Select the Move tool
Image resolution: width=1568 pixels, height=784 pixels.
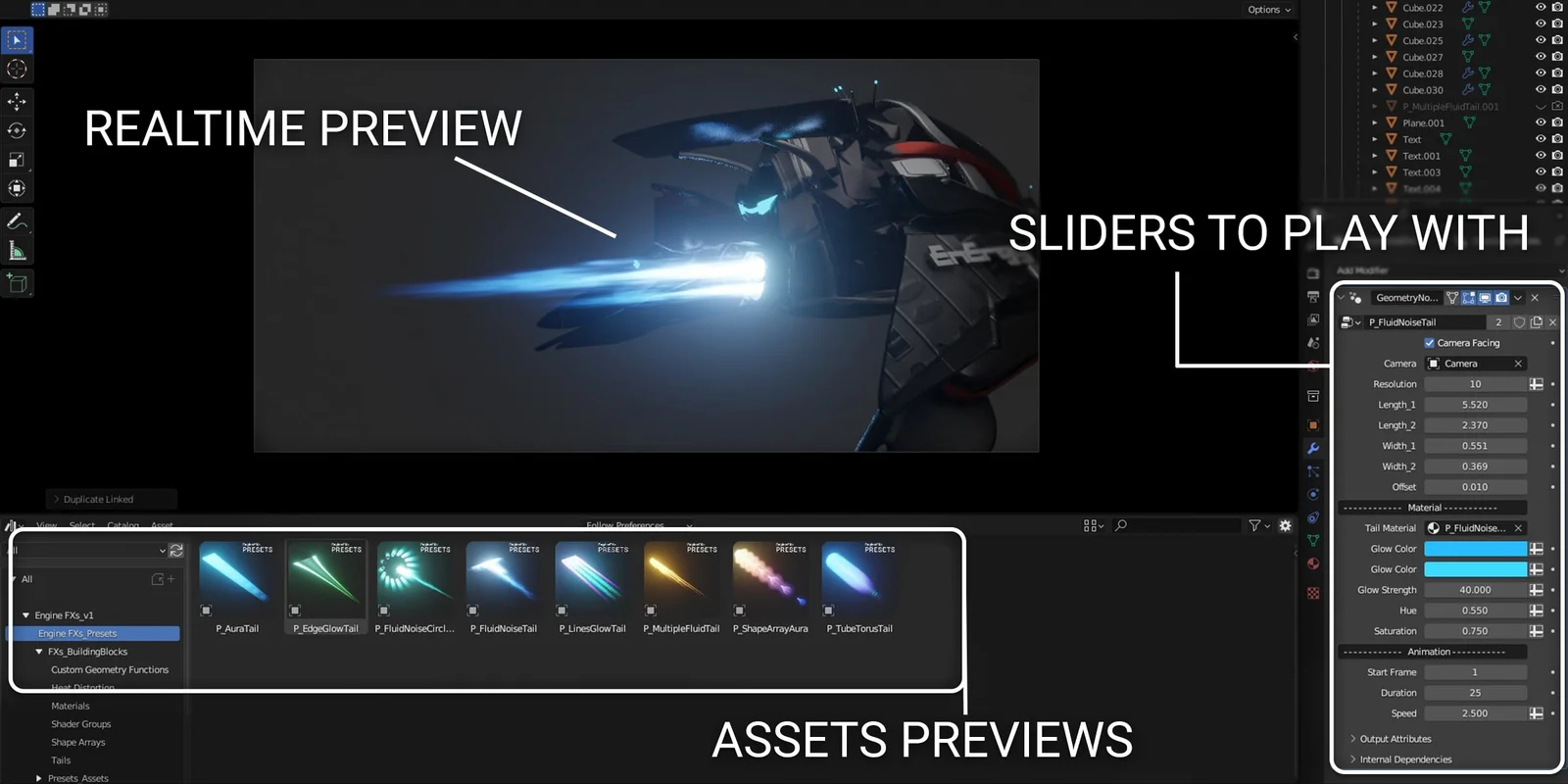(x=16, y=101)
